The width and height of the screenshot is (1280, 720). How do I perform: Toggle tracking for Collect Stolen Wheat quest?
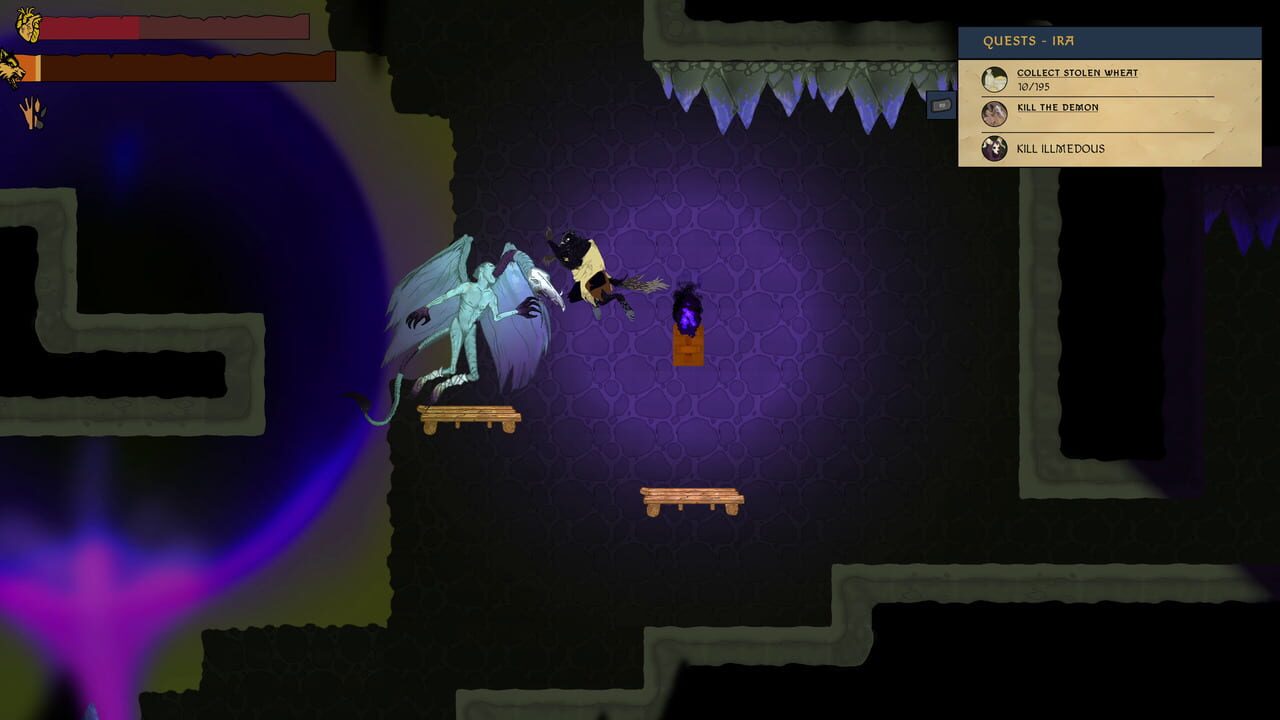[1077, 72]
